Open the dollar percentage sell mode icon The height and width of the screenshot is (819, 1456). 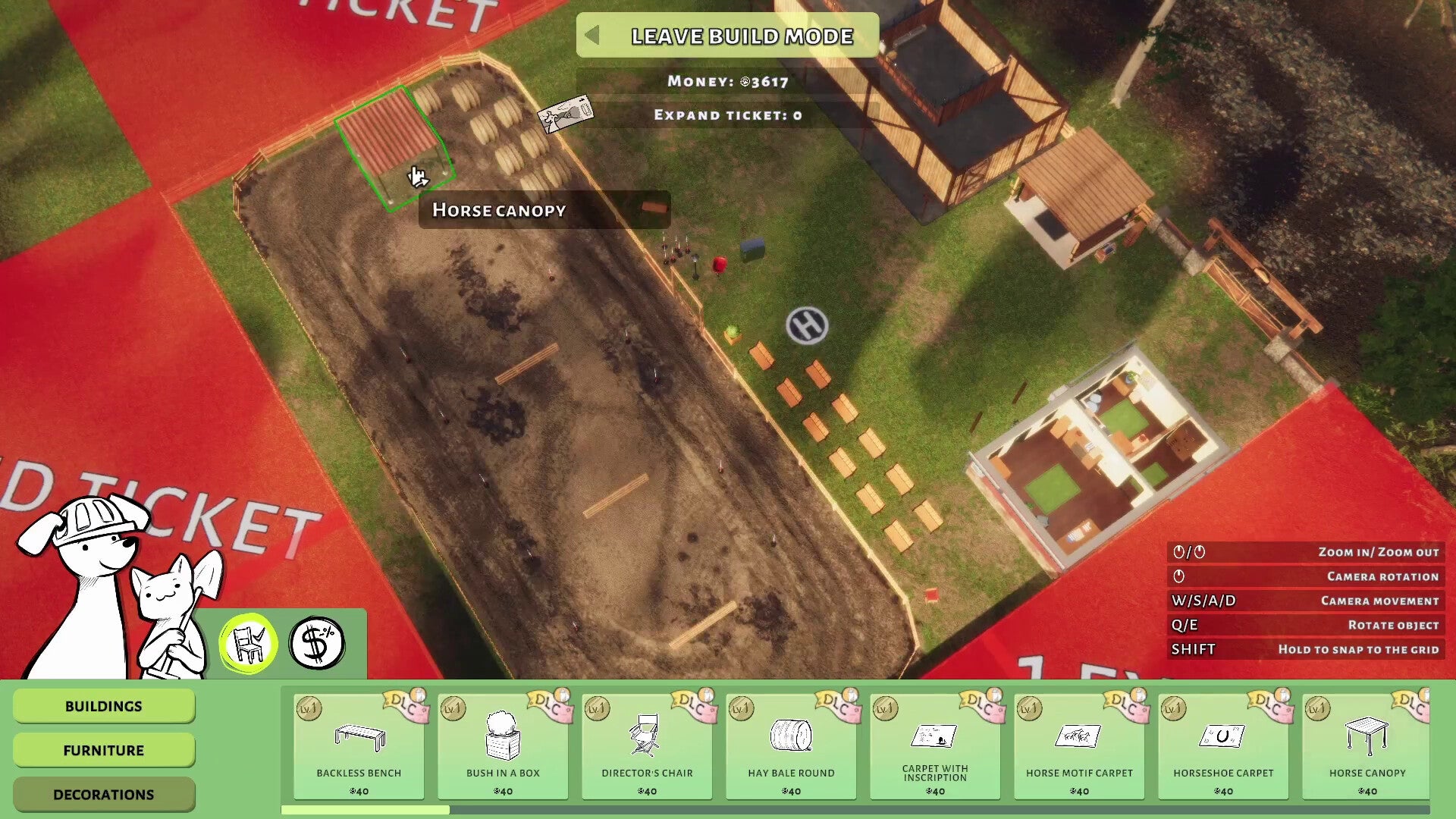[318, 641]
